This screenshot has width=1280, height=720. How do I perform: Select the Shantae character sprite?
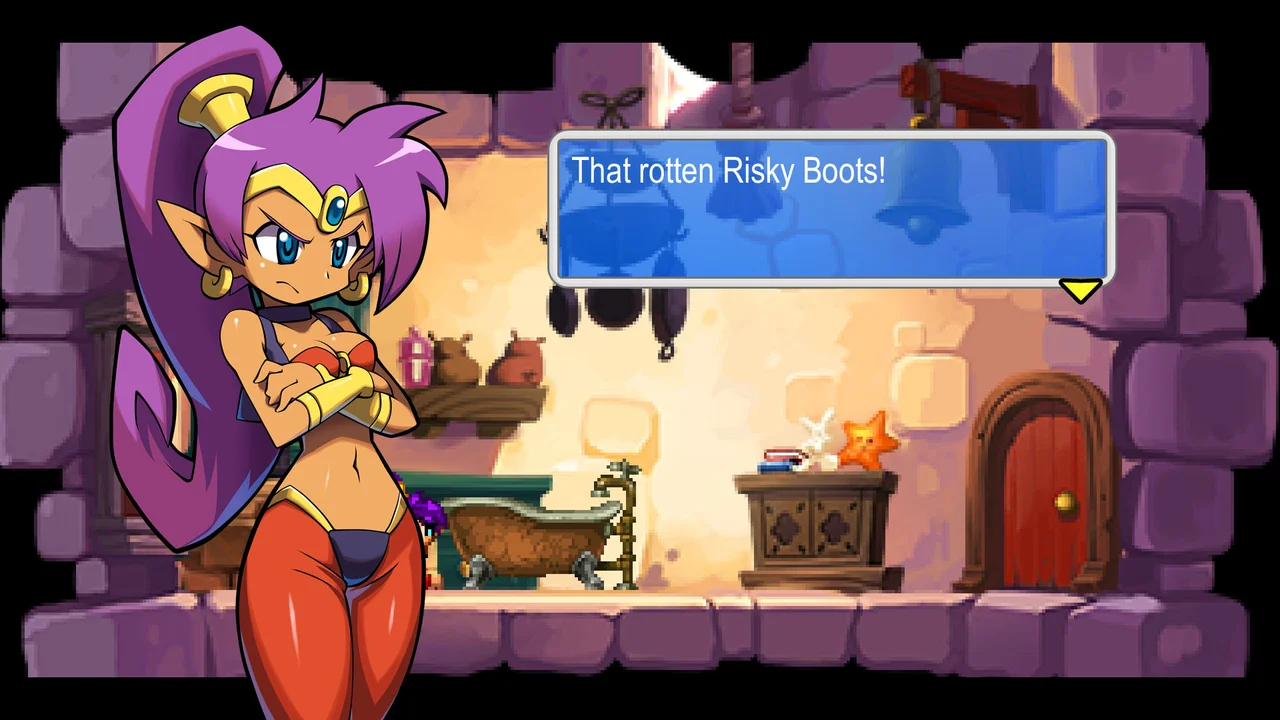click(290, 400)
